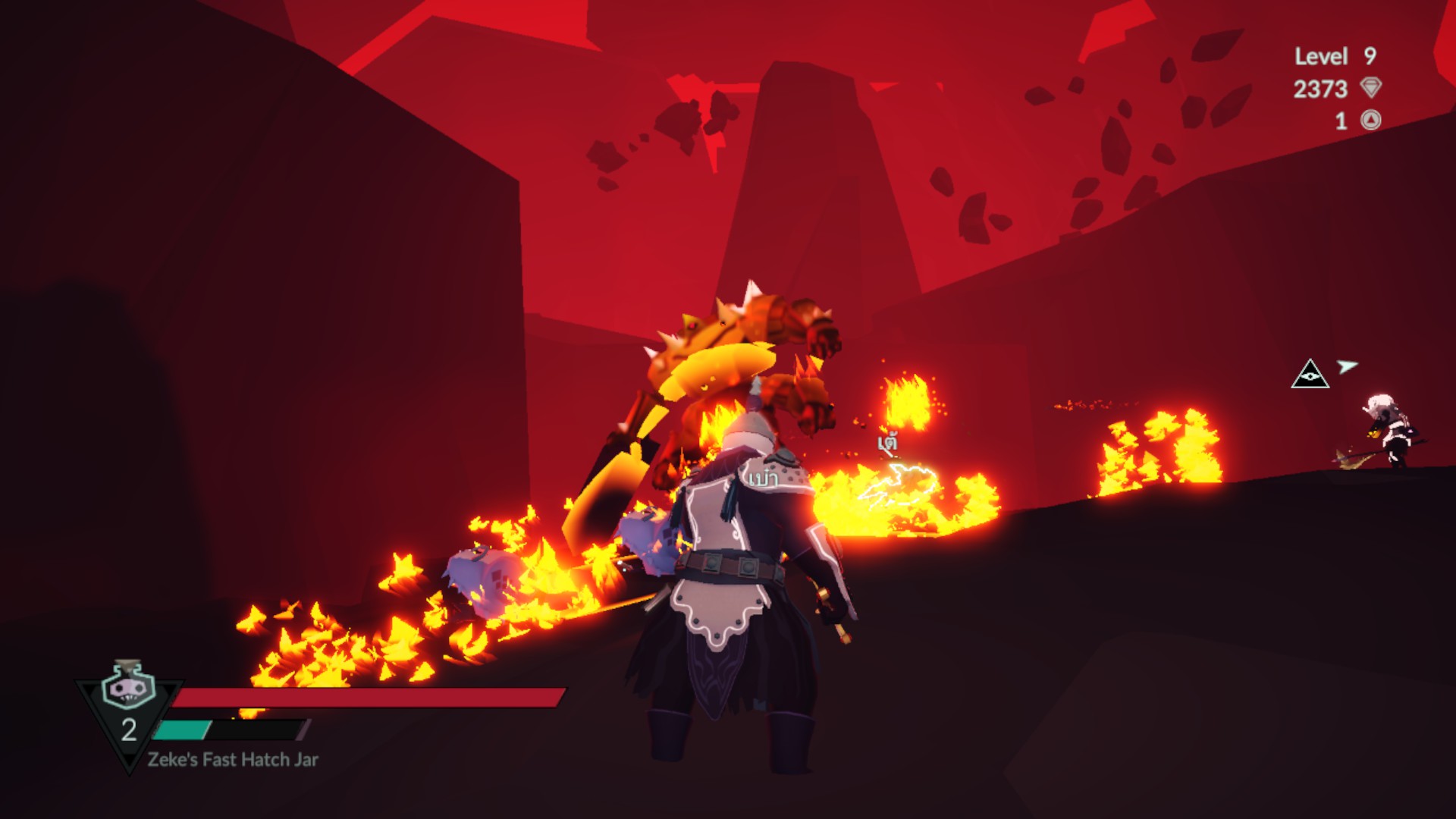Click the round triangle token icon
This screenshot has width=1456, height=819.
1371,120
